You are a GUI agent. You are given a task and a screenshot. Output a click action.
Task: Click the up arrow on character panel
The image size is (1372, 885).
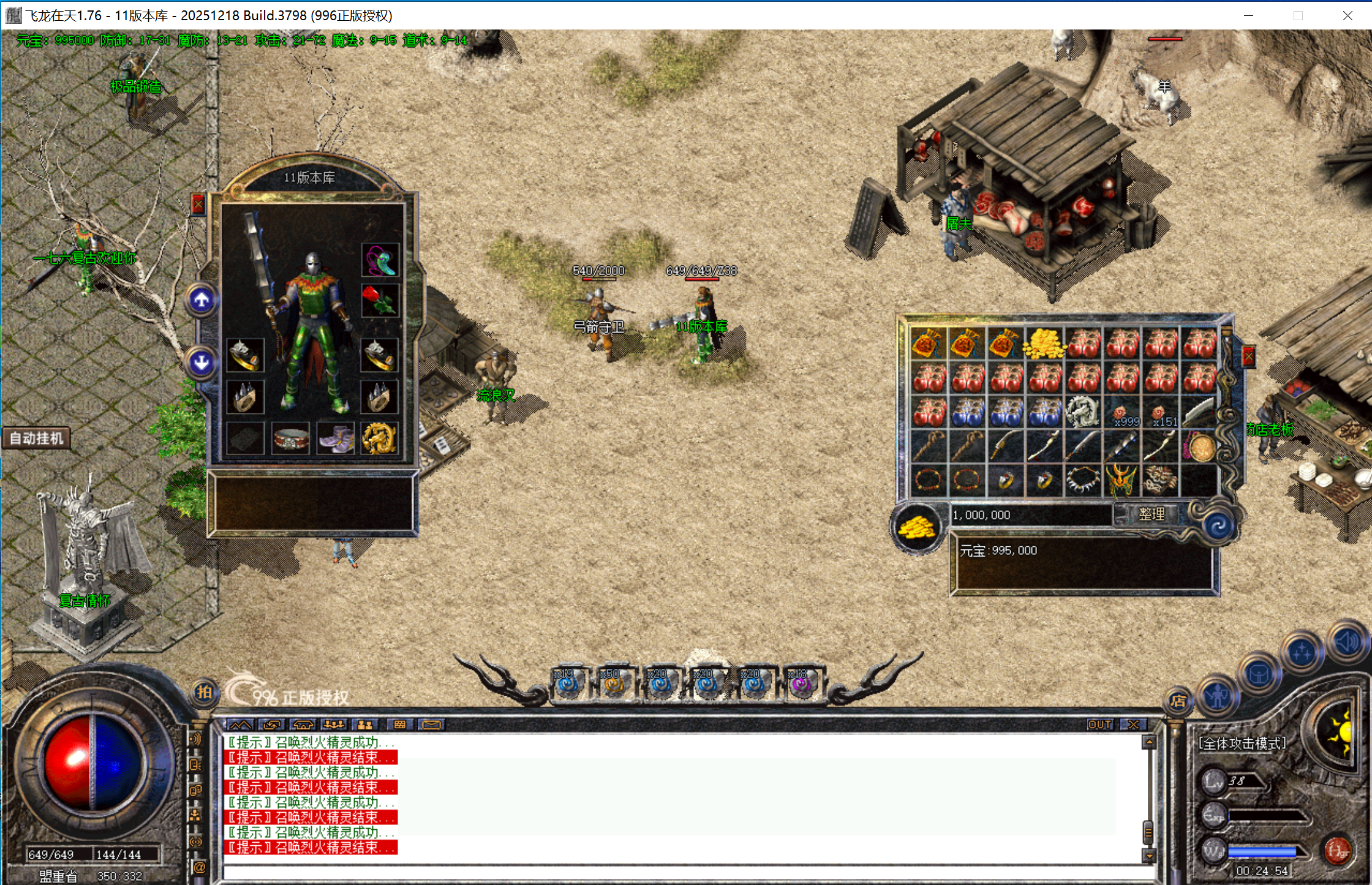pyautogui.click(x=202, y=300)
